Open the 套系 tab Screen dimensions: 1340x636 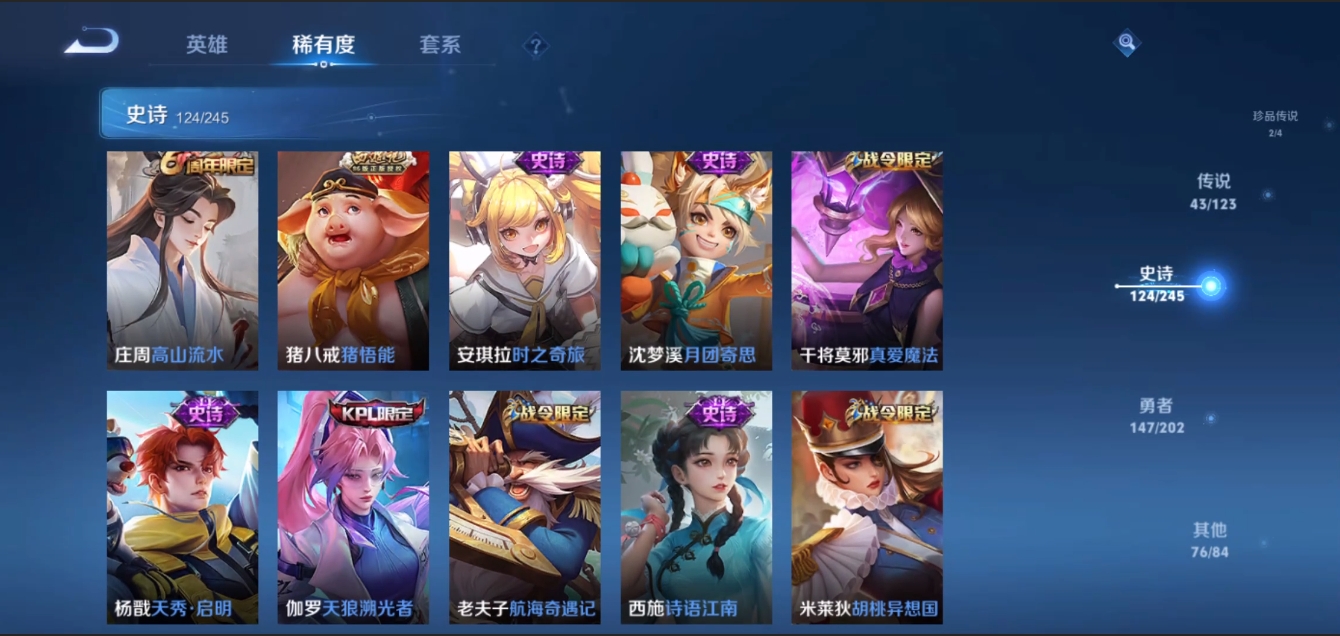440,45
